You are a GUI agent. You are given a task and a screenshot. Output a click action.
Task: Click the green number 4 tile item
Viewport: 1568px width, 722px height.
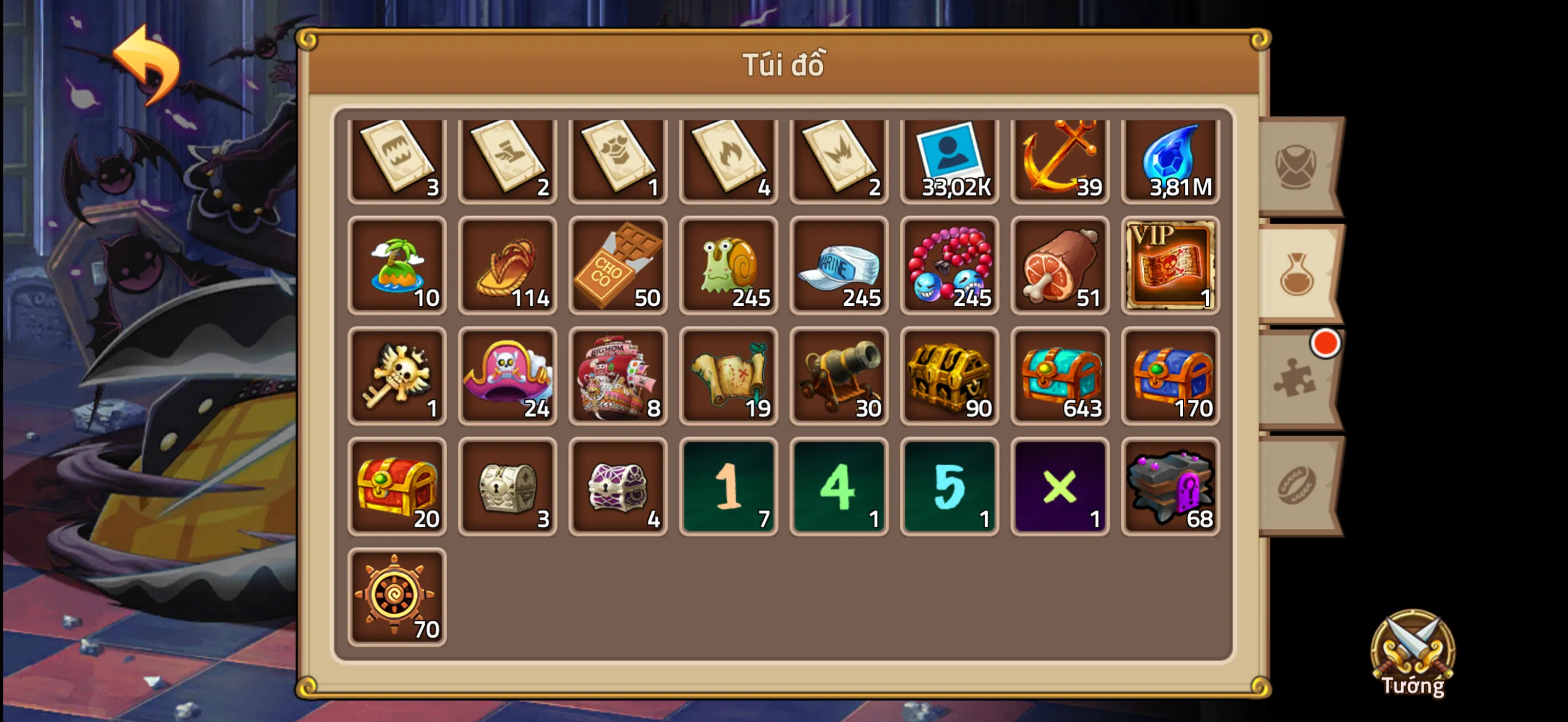click(x=839, y=486)
